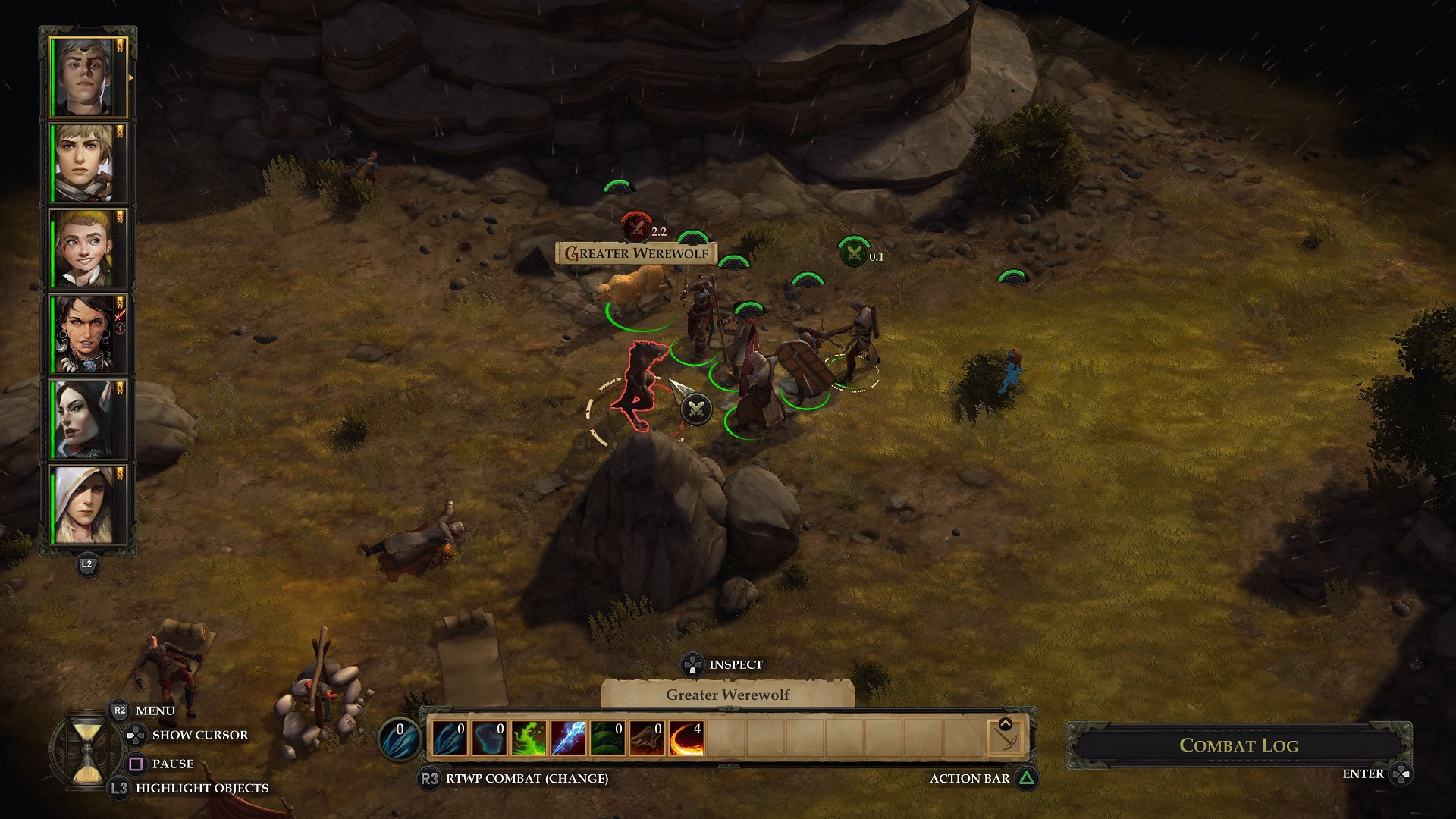Pick the pale elf woman portrait

82,419
